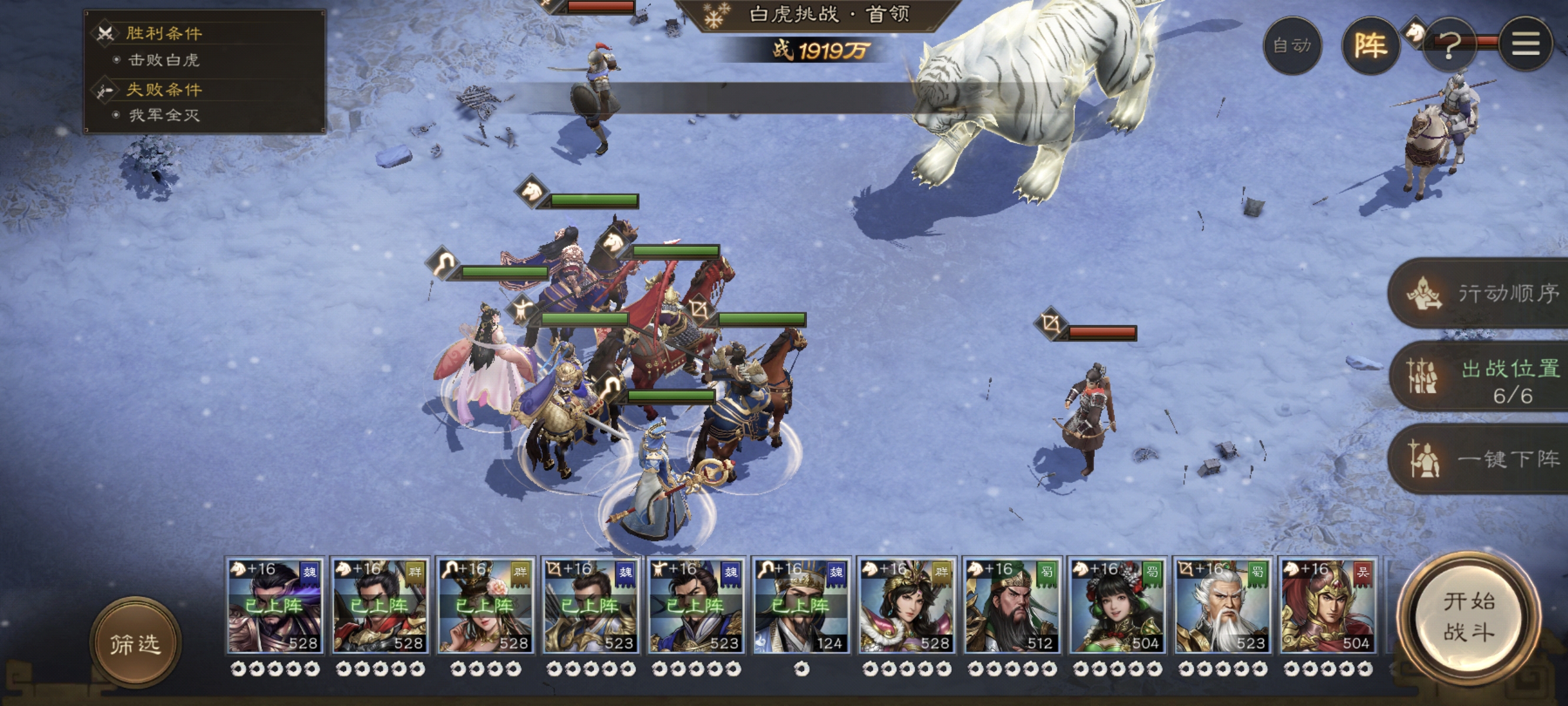Viewport: 1568px width, 706px height.
Task: Choose the green-robed Shu general card, level 512
Action: tap(1012, 606)
